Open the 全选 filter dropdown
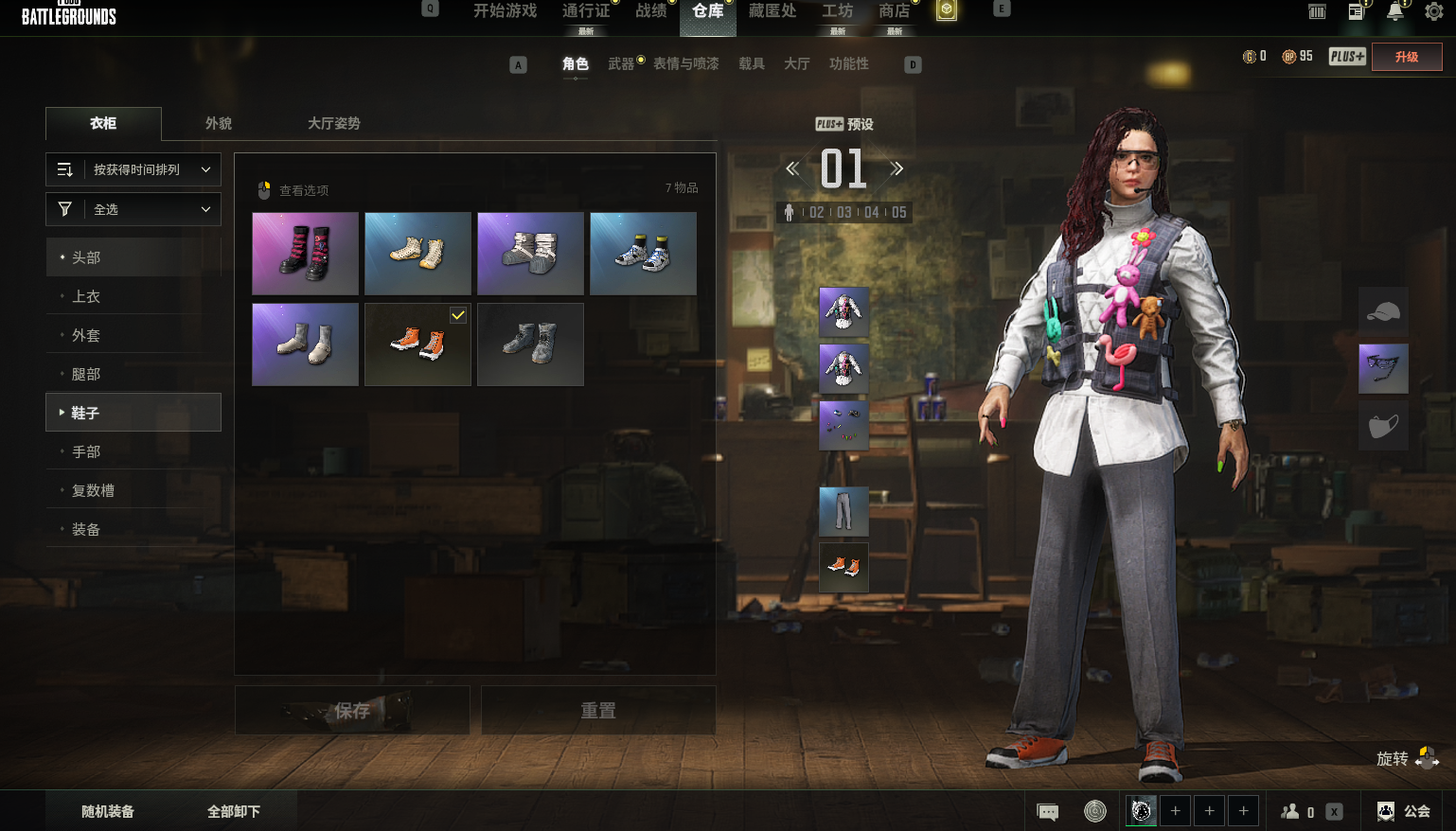Viewport: 1456px width, 831px height. [x=133, y=209]
